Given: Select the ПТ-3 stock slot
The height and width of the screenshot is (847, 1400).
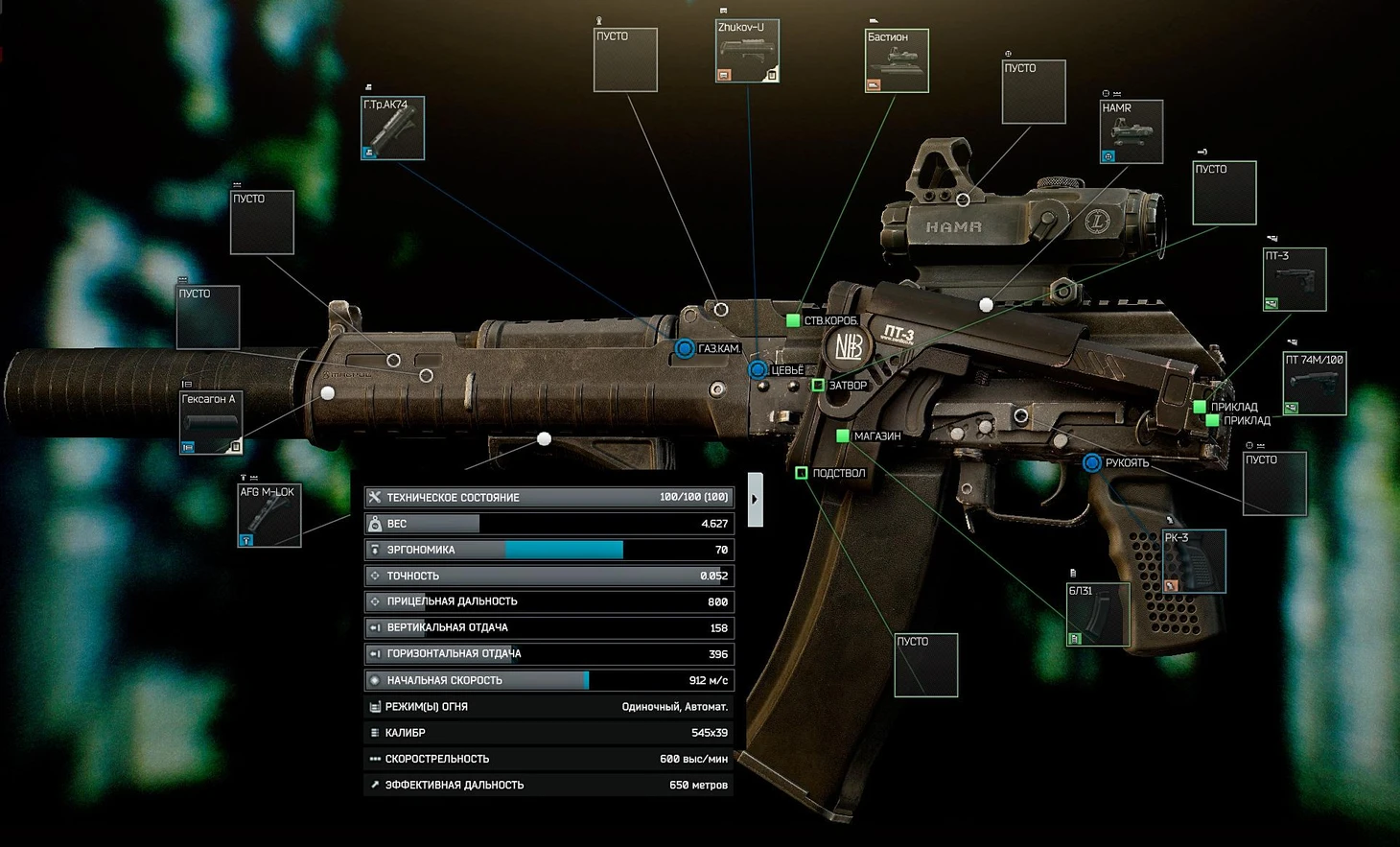Looking at the screenshot, I should pos(1295,279).
